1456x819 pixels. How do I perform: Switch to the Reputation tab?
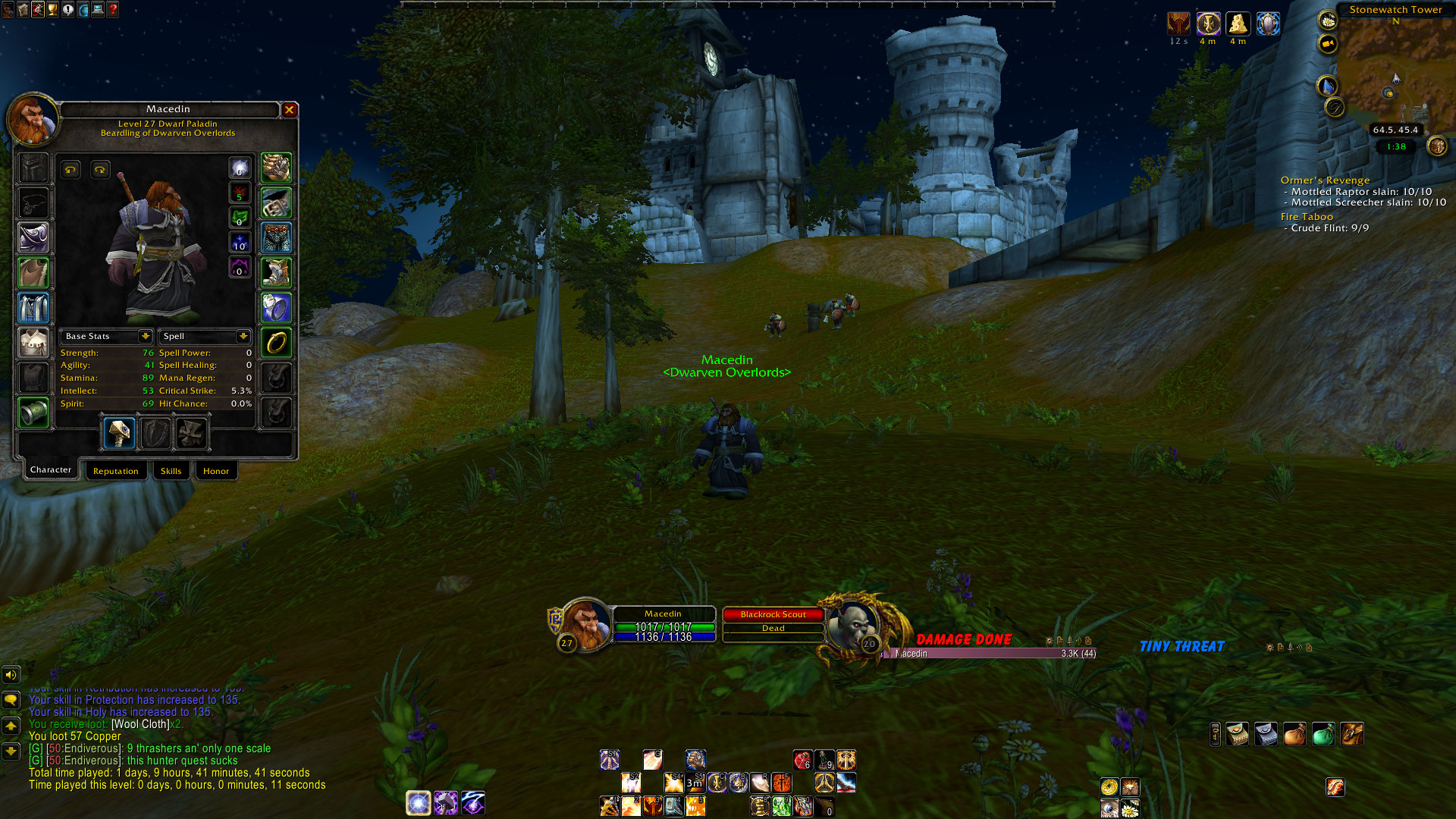[116, 471]
